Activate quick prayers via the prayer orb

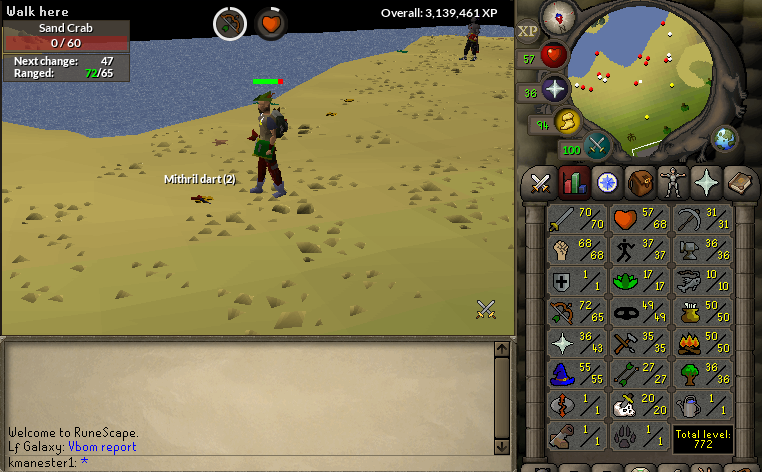[x=555, y=88]
